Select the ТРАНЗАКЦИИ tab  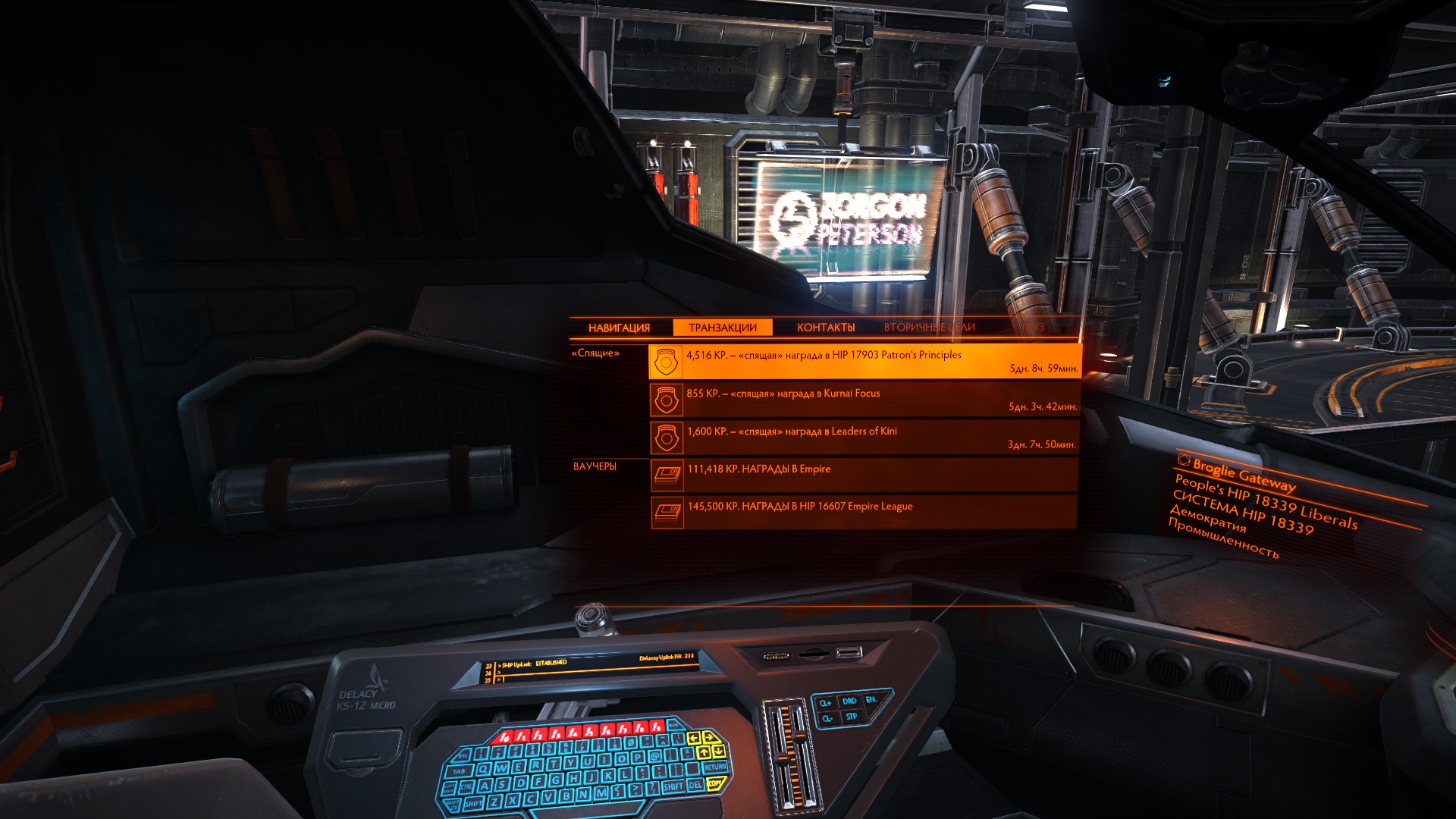pos(723,328)
